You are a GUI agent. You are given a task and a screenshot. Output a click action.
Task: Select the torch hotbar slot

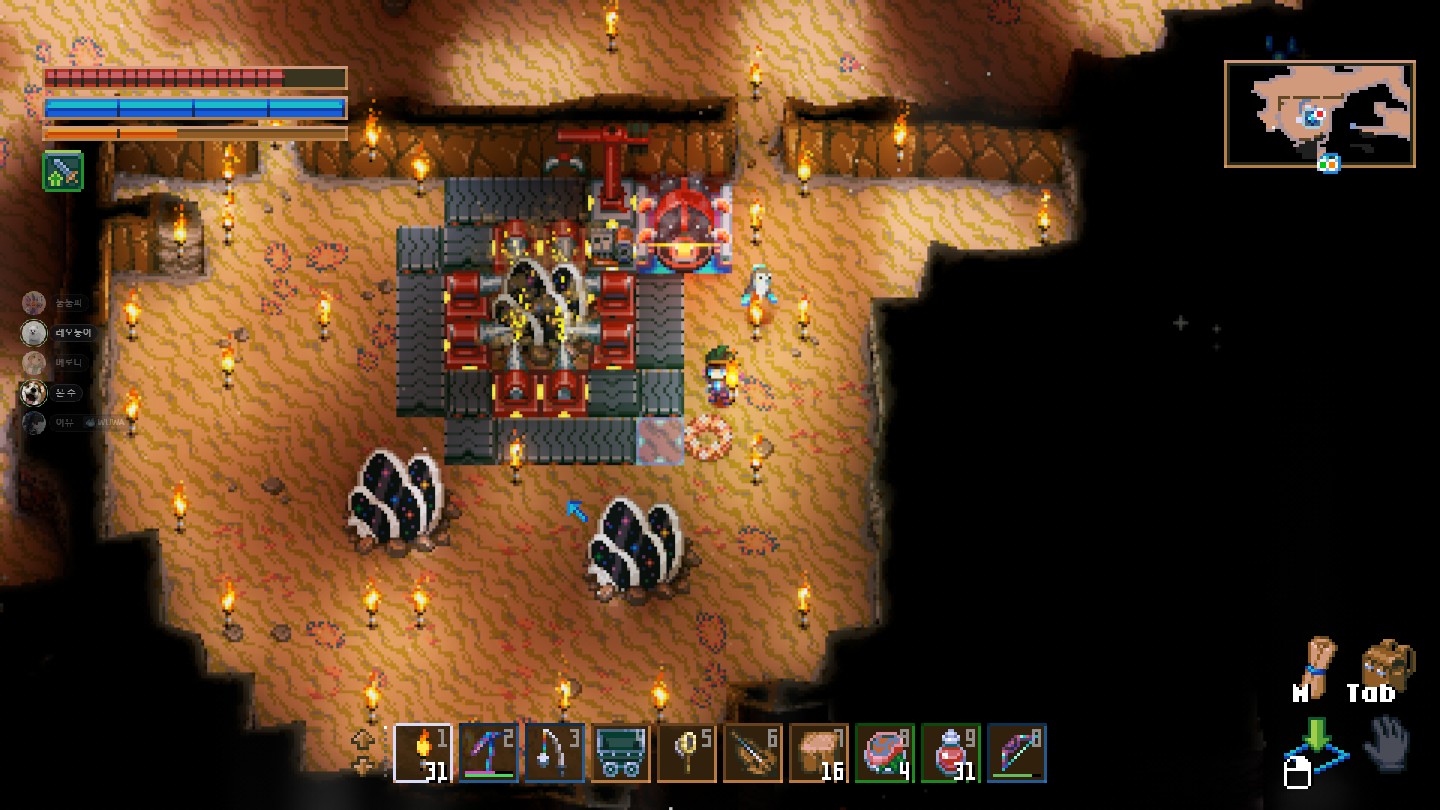(x=423, y=752)
